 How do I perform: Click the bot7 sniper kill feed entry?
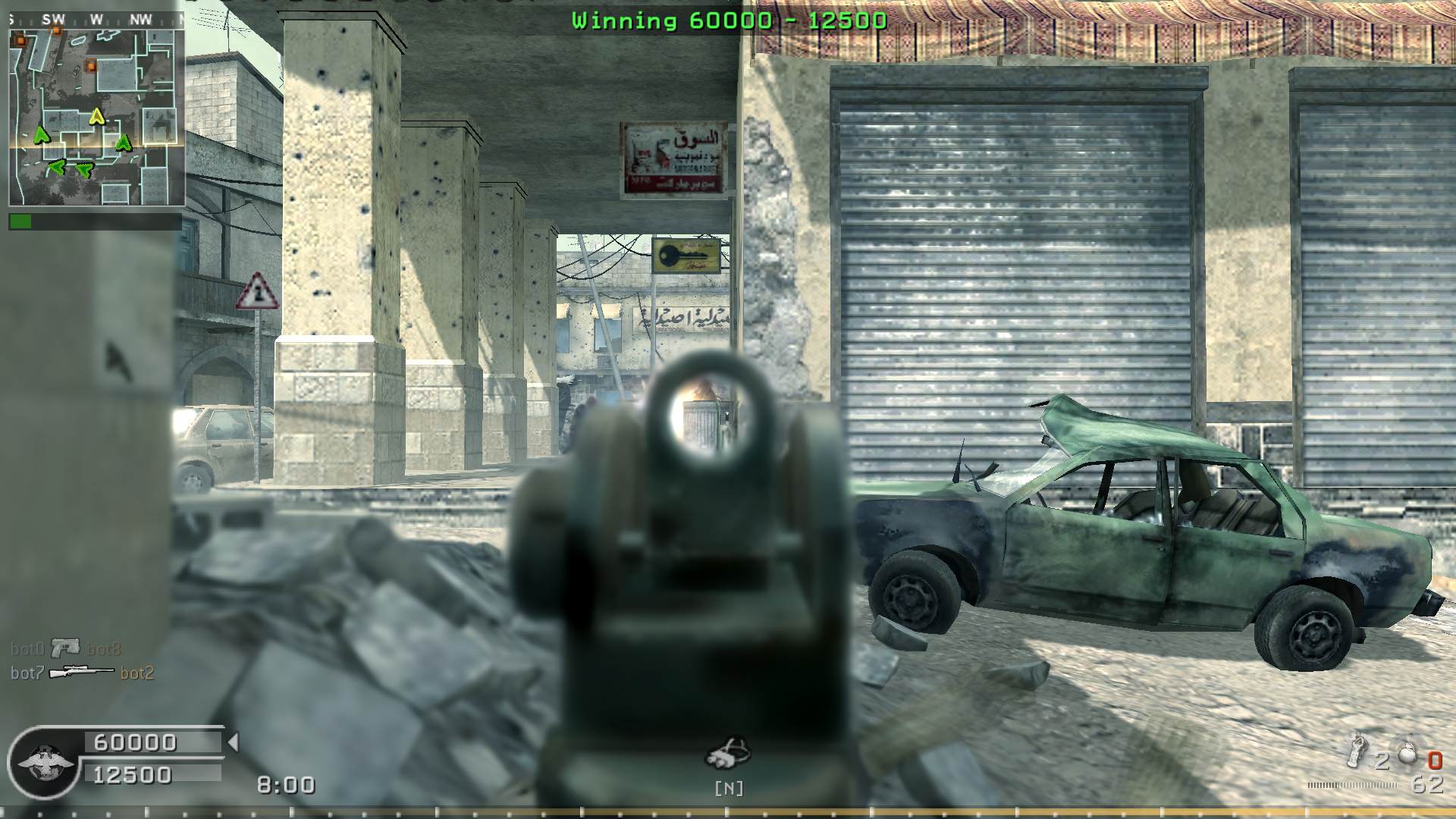[82, 673]
